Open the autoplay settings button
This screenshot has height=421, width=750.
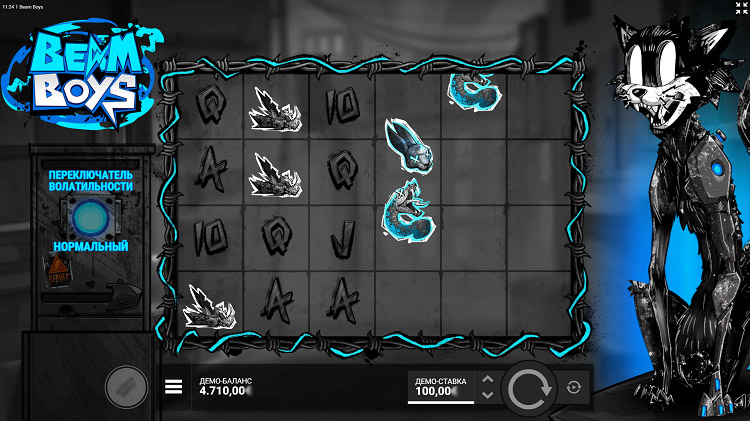click(x=574, y=388)
